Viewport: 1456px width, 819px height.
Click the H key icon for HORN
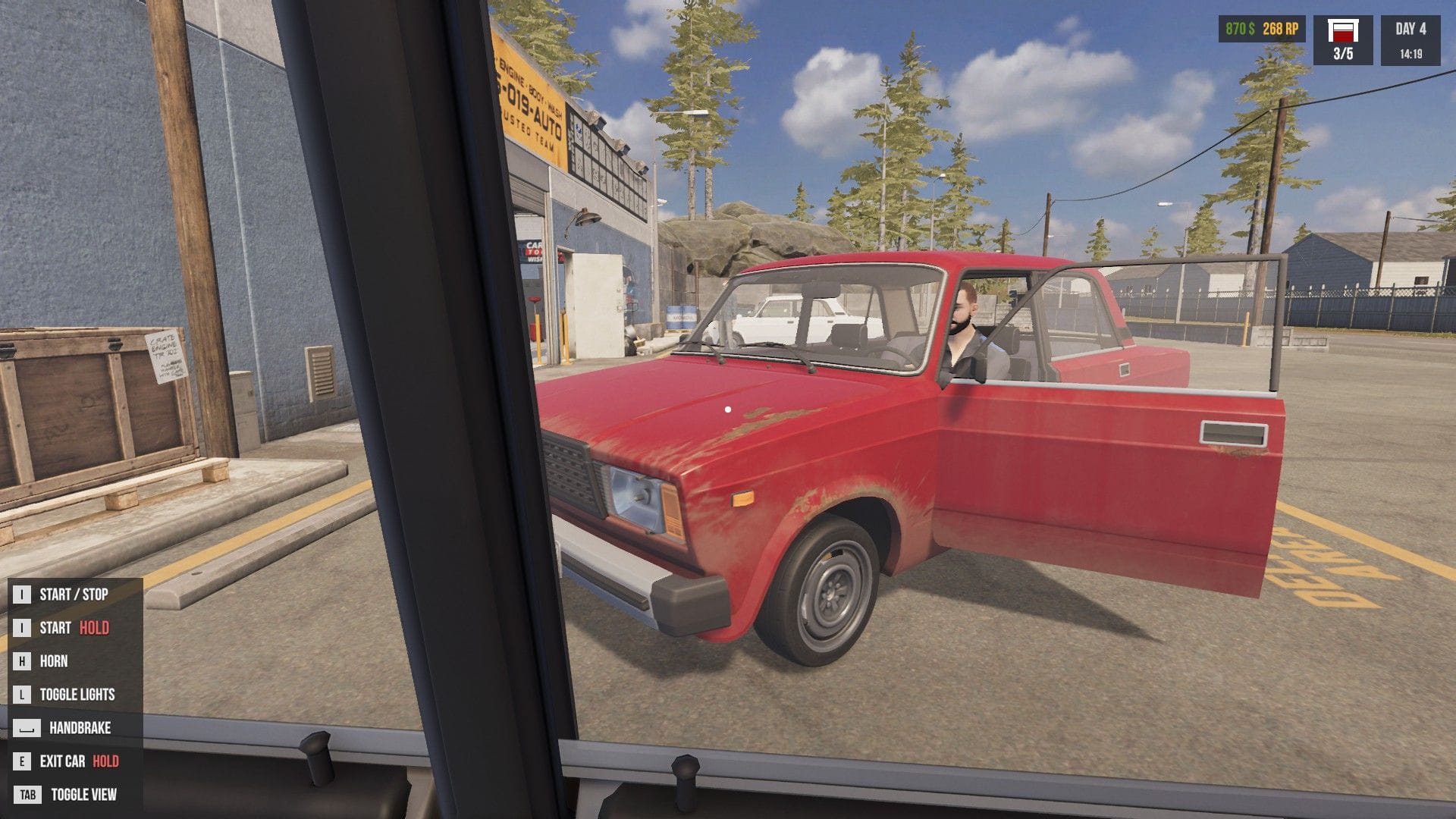[x=23, y=661]
